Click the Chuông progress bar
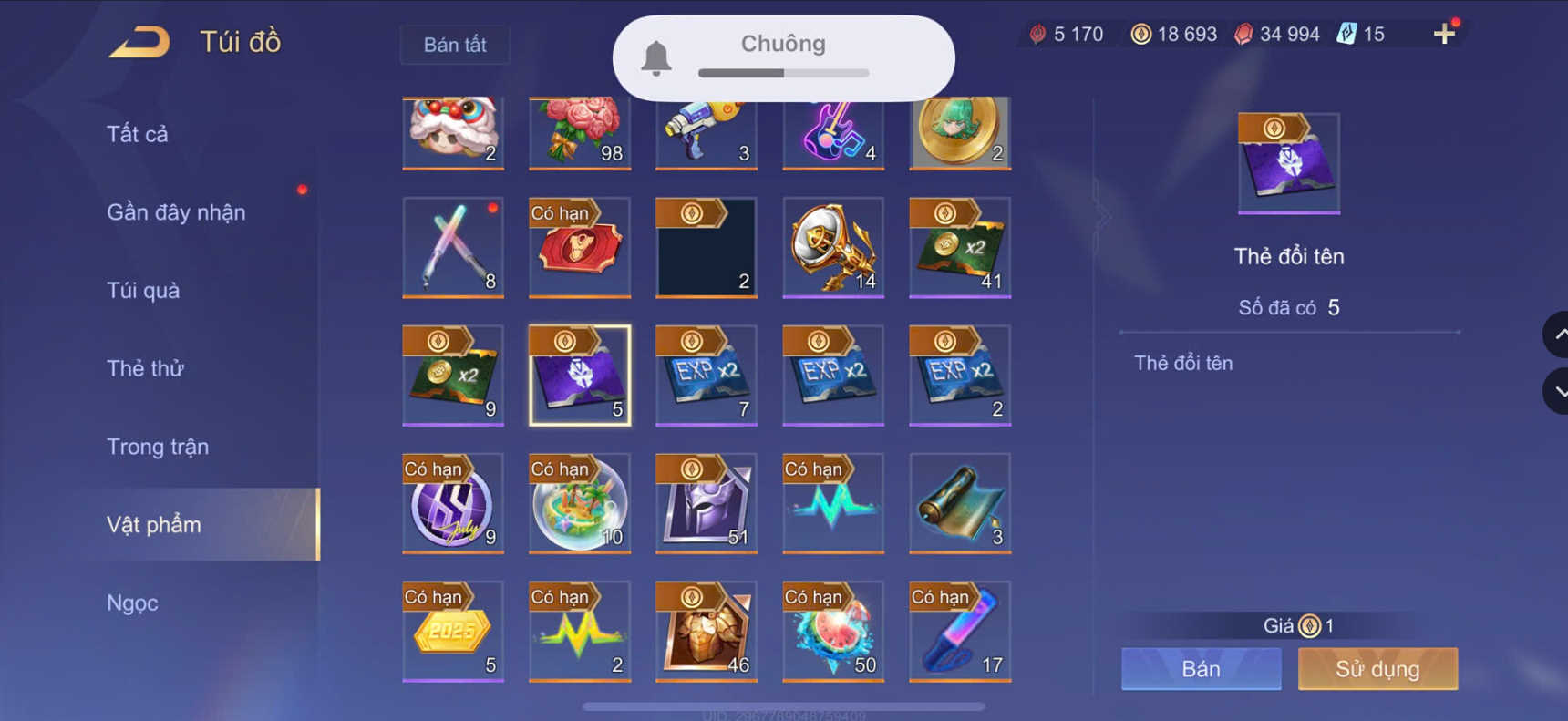 point(782,73)
